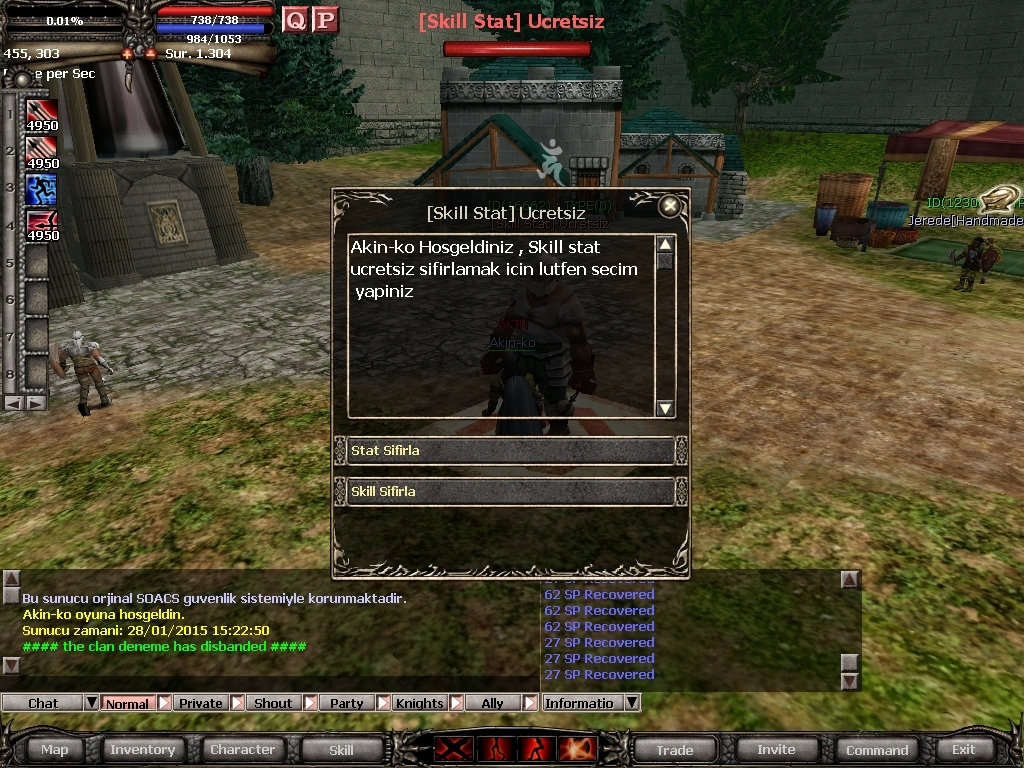Open the Map from the bottom bar

coord(55,749)
